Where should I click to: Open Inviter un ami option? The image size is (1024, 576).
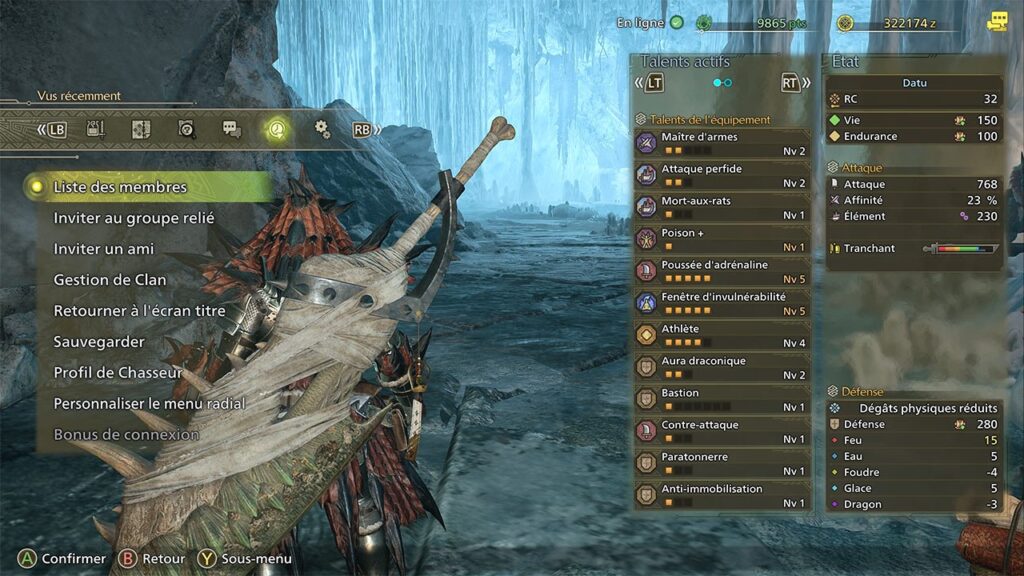[104, 249]
